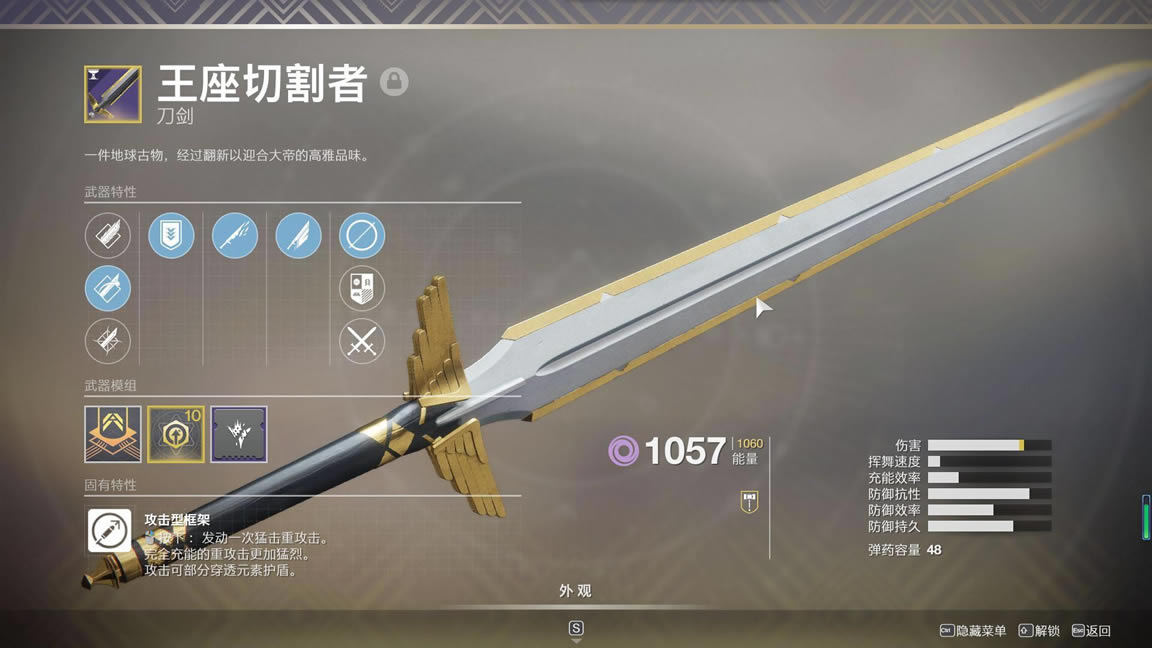This screenshot has height=648, width=1152.
Task: Inspect the ammo type badge under 1060
Action: pos(748,502)
